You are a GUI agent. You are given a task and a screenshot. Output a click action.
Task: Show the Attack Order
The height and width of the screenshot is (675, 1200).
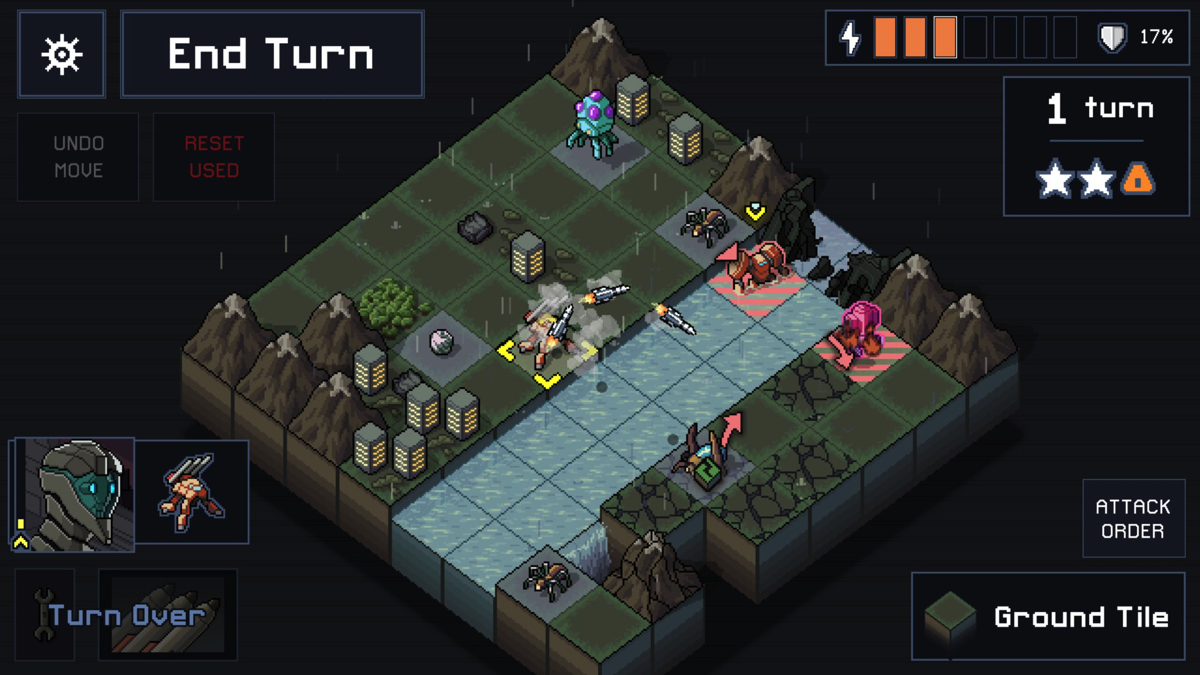coord(1132,518)
